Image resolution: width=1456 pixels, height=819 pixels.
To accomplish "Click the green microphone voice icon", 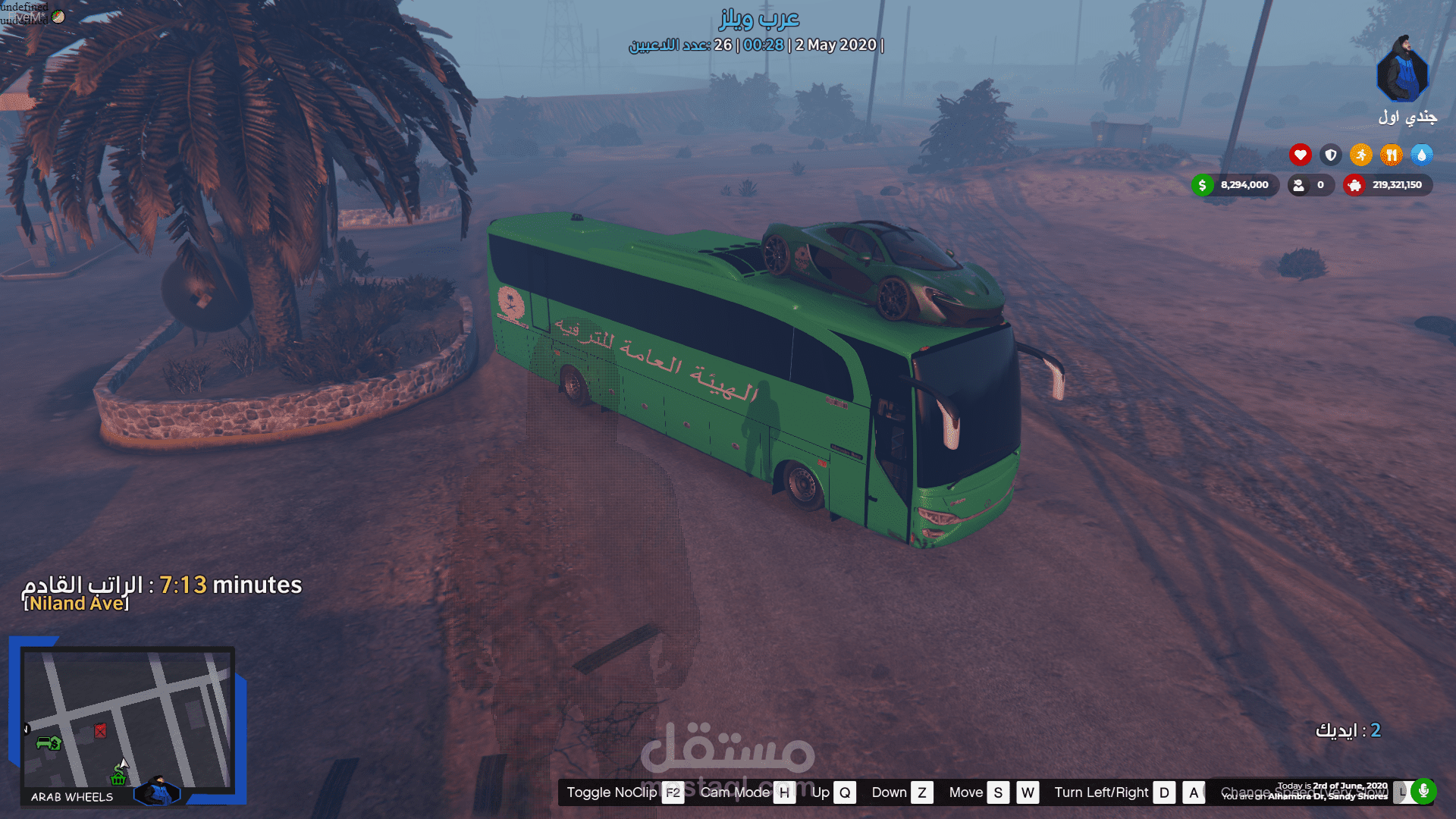I will click(1423, 791).
